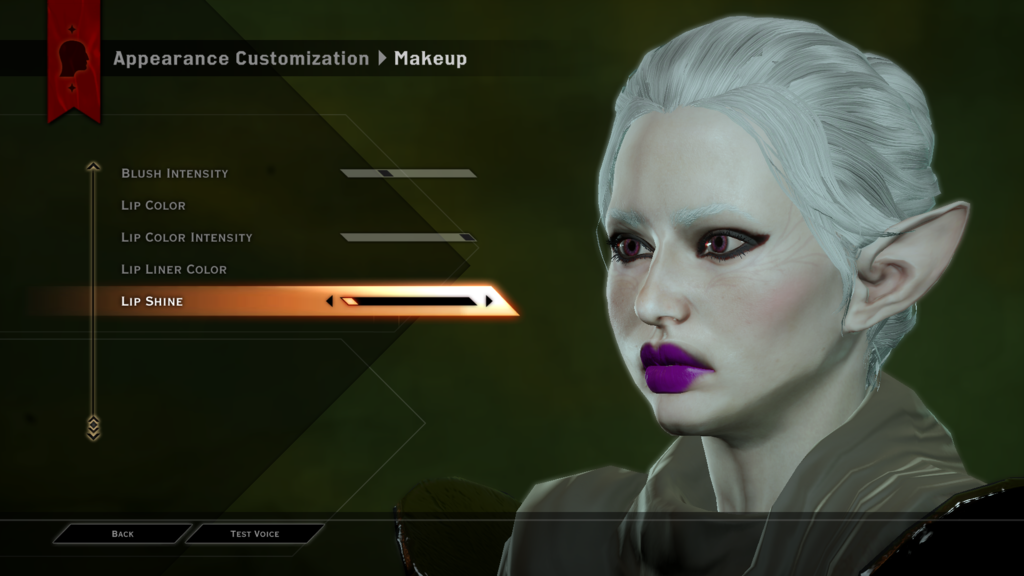
Task: Choose the Lip Color Intensity row
Action: (x=187, y=237)
